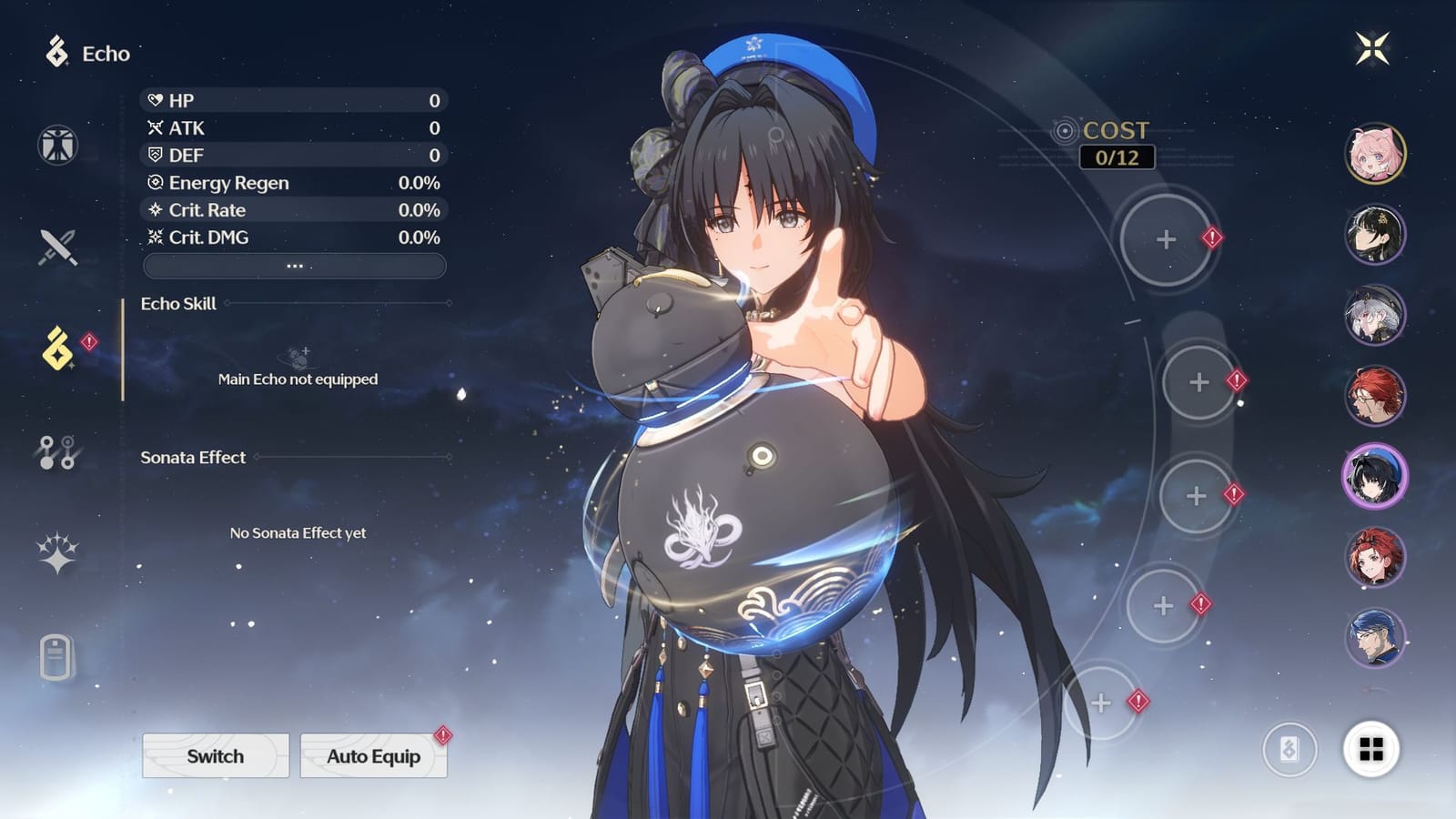Expand the Sonata Effect section
The width and height of the screenshot is (1456, 819).
(192, 458)
